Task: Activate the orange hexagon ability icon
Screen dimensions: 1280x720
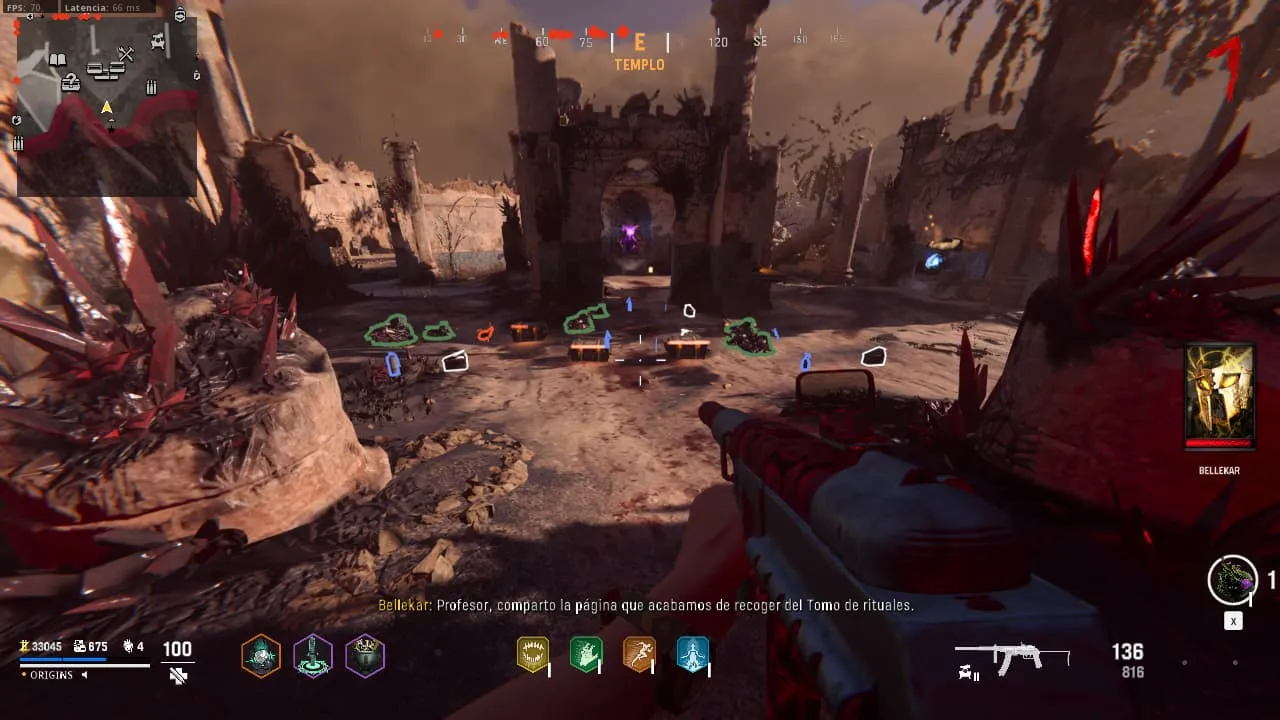Action: [x=261, y=657]
